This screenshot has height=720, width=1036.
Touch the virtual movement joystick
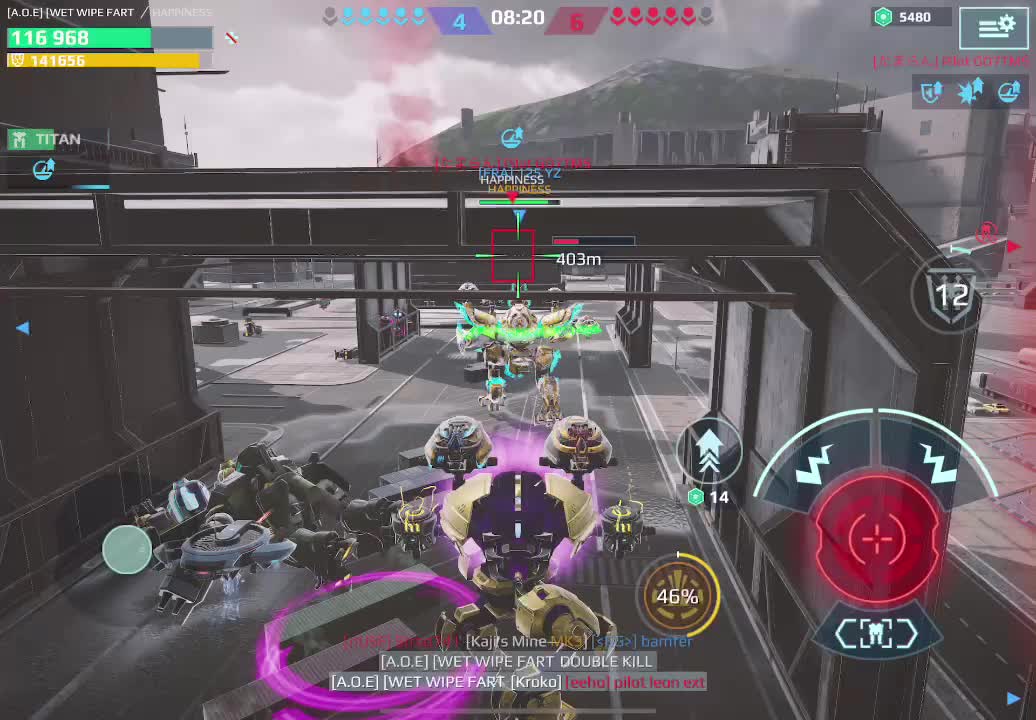127,549
